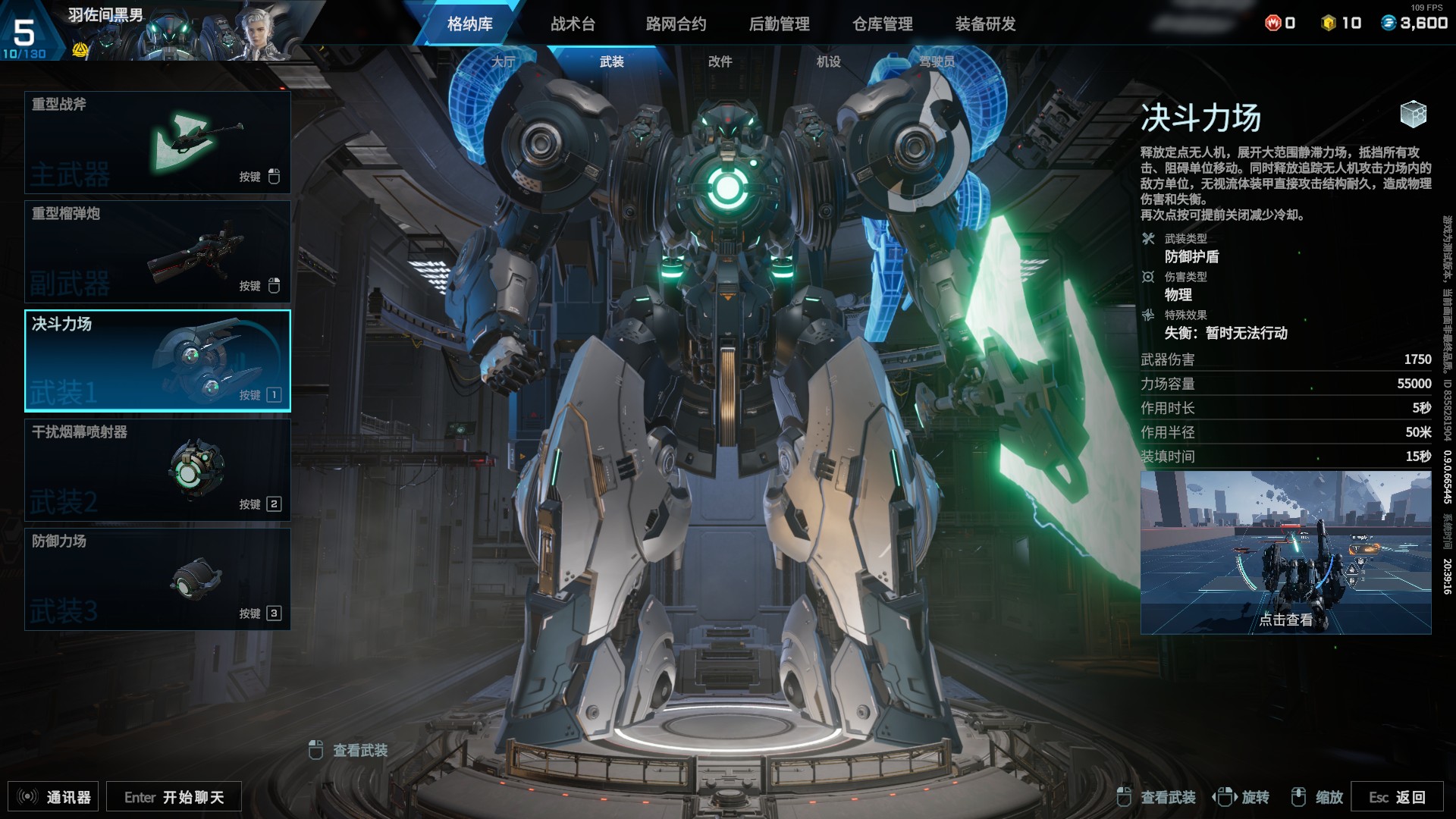Click the 返回 back button

click(x=1396, y=797)
